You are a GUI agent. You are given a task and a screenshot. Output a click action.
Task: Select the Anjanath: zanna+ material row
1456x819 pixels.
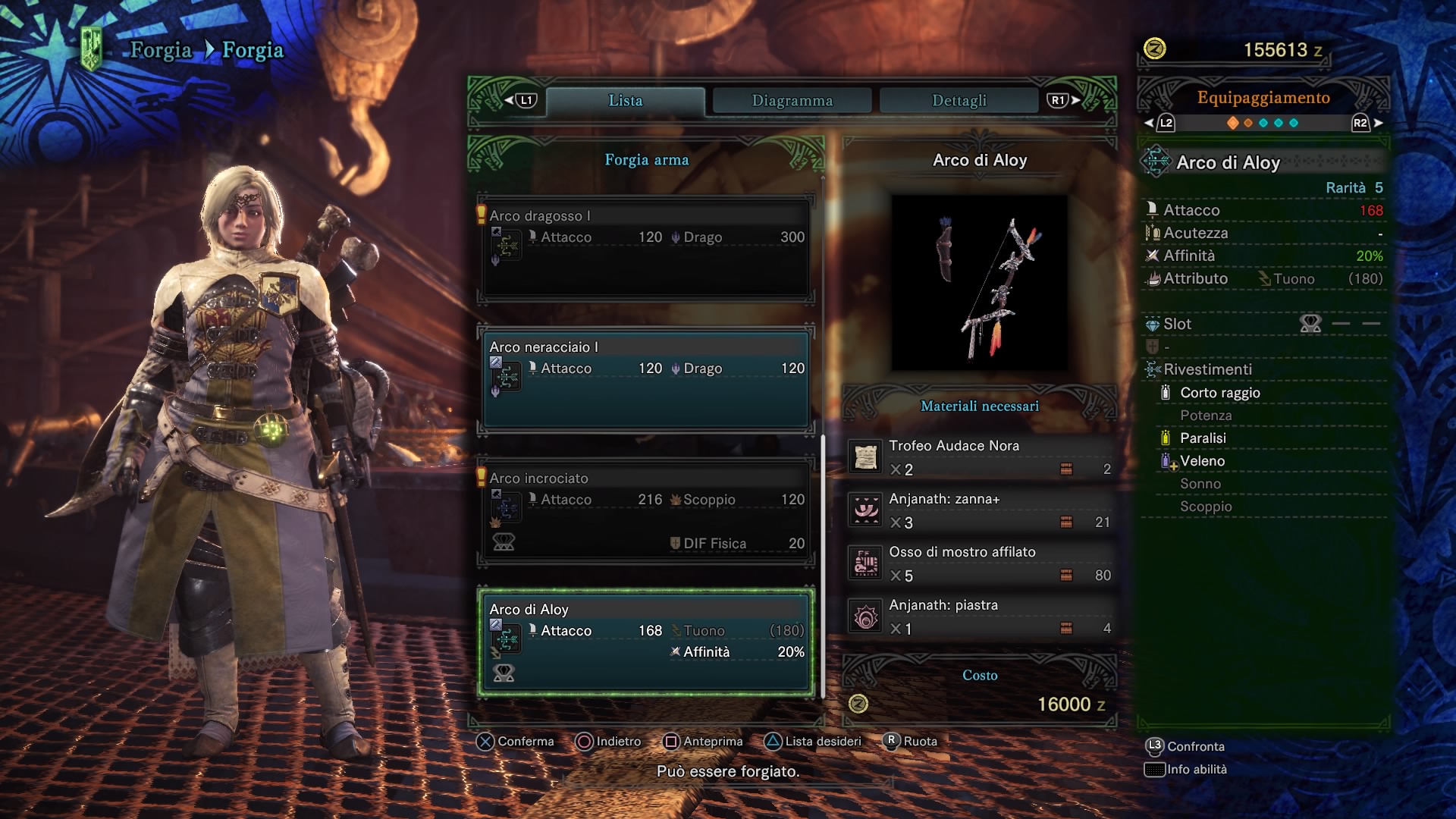coord(980,510)
